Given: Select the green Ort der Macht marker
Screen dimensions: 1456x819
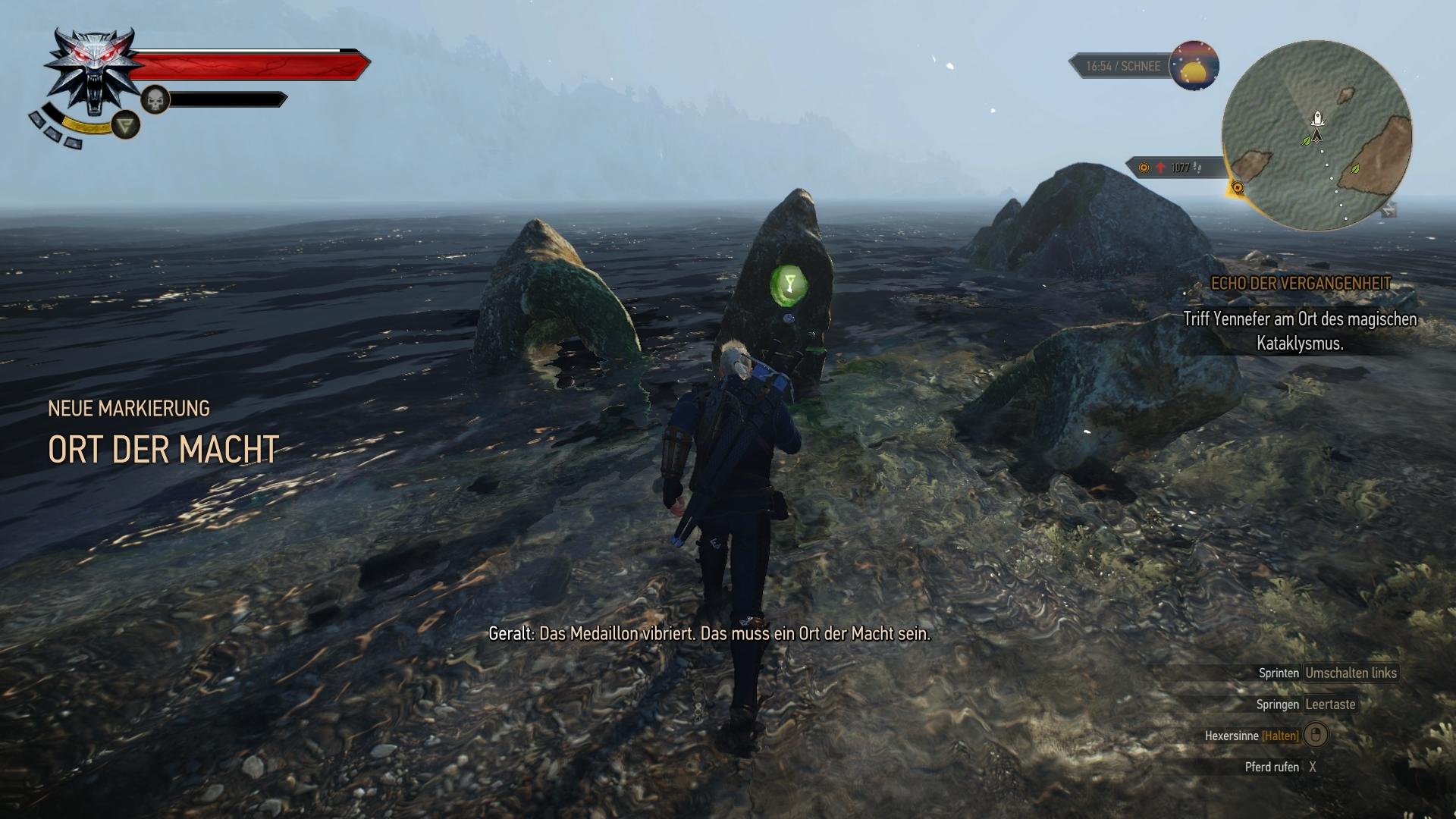Looking at the screenshot, I should 789,284.
